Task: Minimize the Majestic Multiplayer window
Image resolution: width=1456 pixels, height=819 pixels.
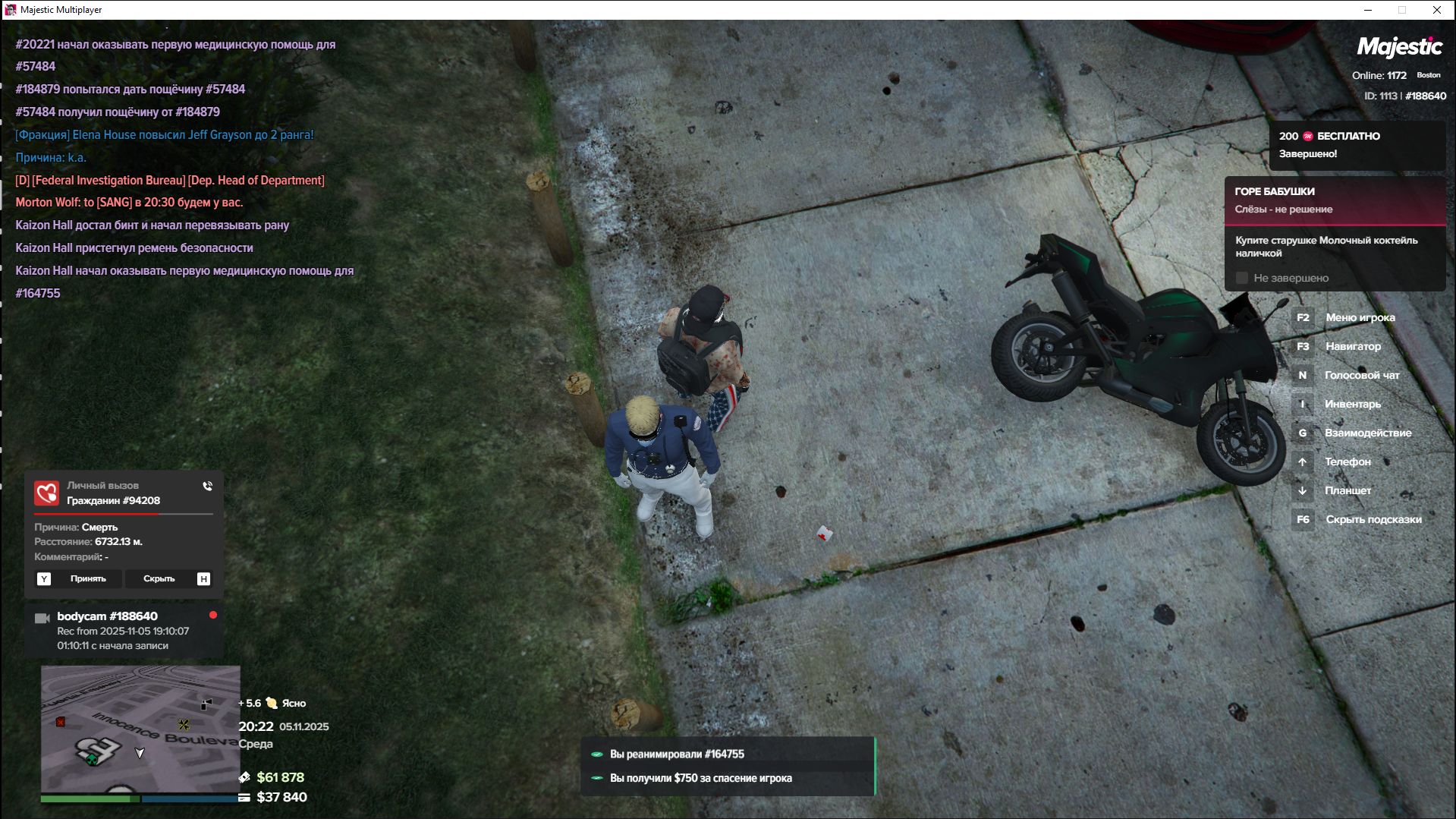Action: pos(1368,10)
